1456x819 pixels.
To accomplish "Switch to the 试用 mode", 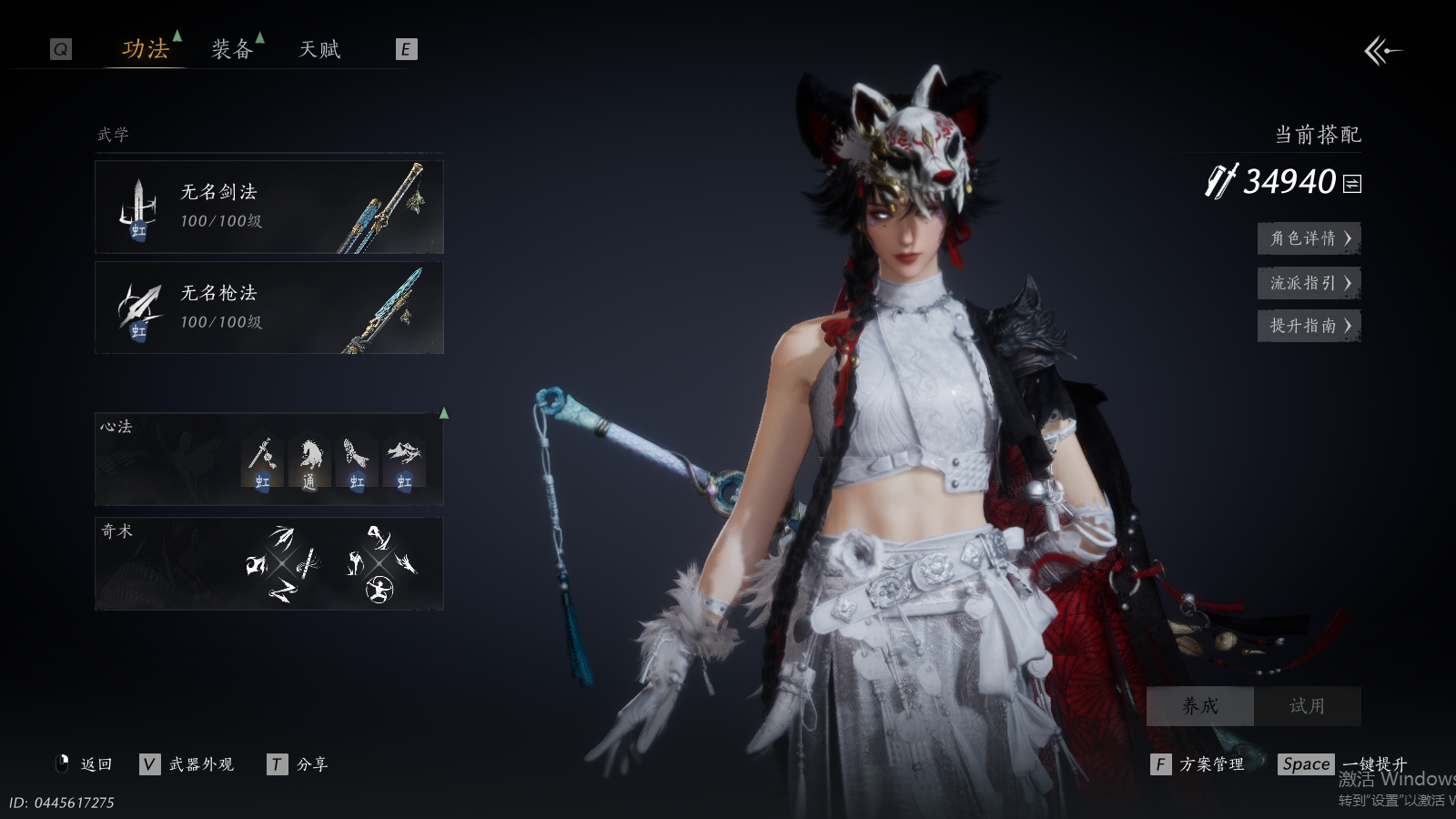I will [1307, 706].
